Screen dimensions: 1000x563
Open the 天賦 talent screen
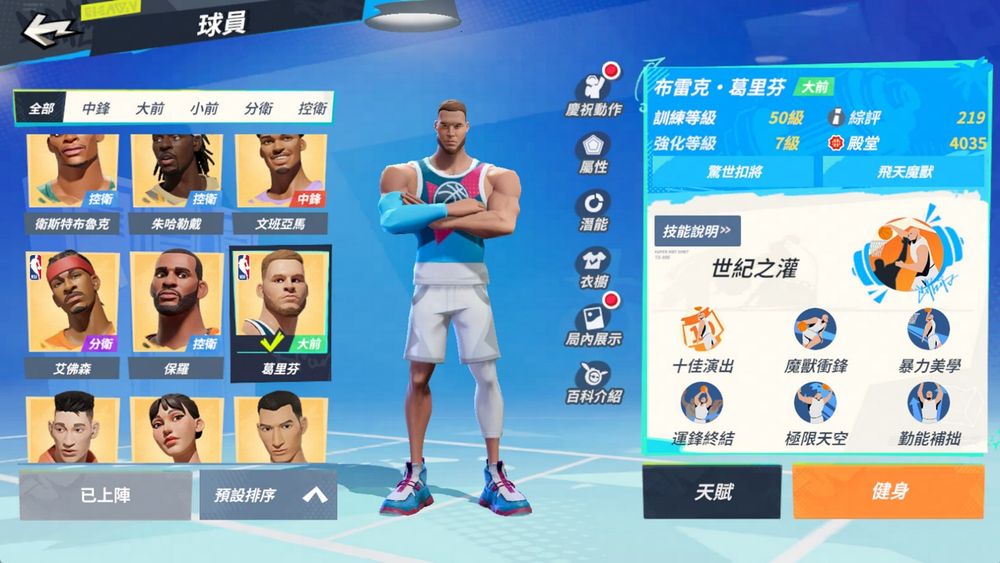pyautogui.click(x=712, y=492)
